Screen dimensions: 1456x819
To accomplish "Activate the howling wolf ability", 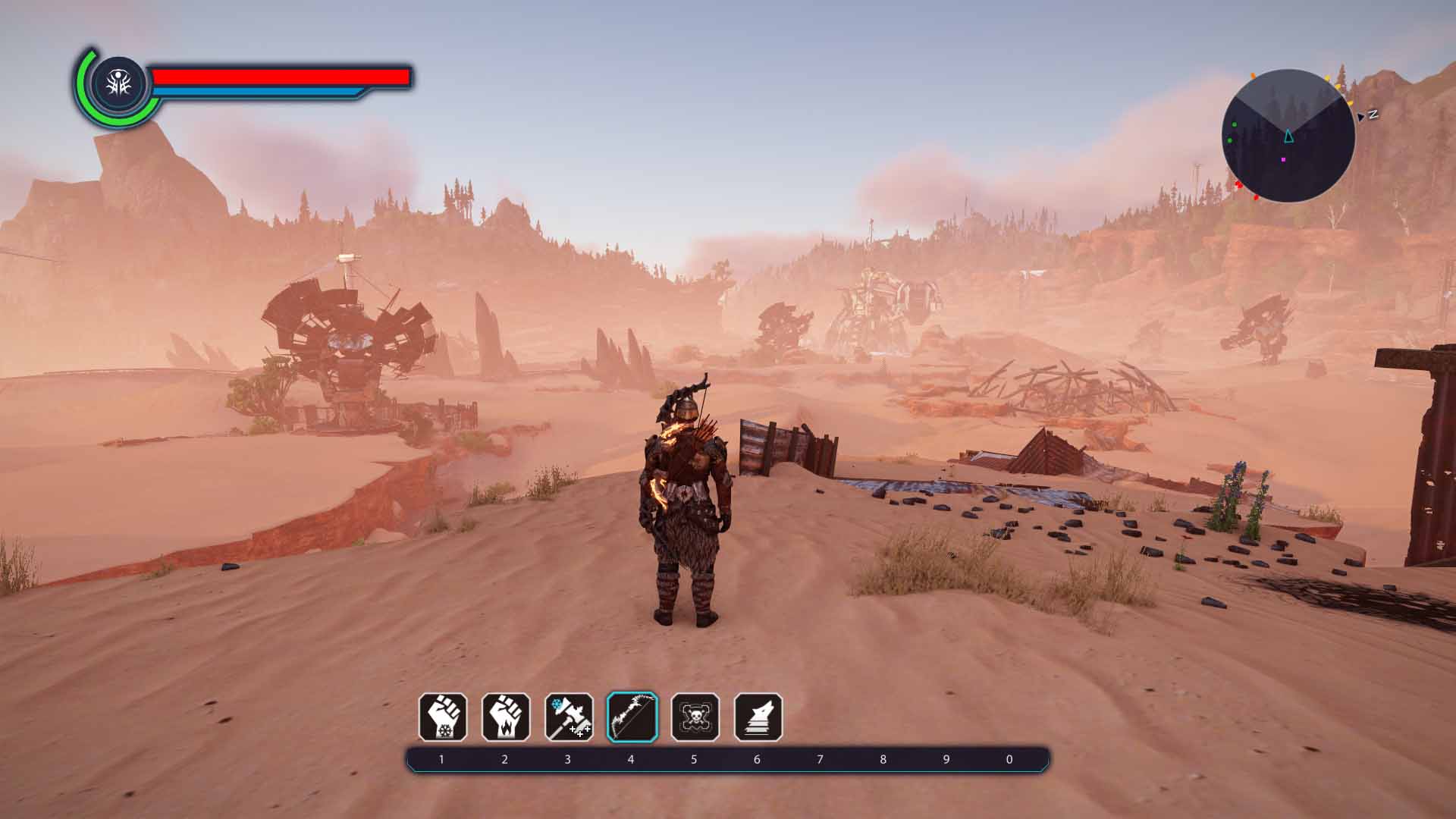I will pyautogui.click(x=758, y=717).
